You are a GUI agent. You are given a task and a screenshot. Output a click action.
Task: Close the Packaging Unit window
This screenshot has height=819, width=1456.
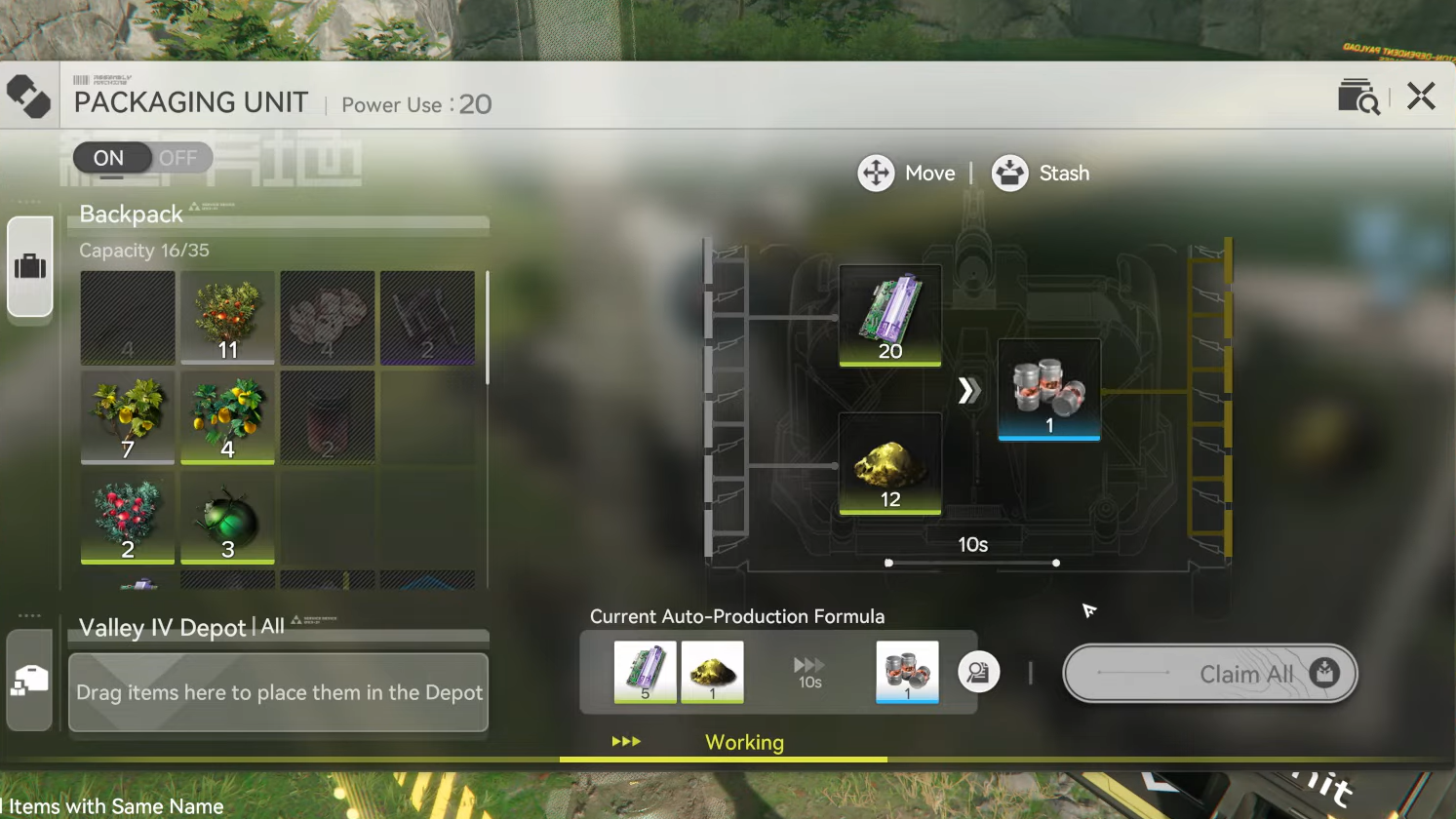[1421, 96]
